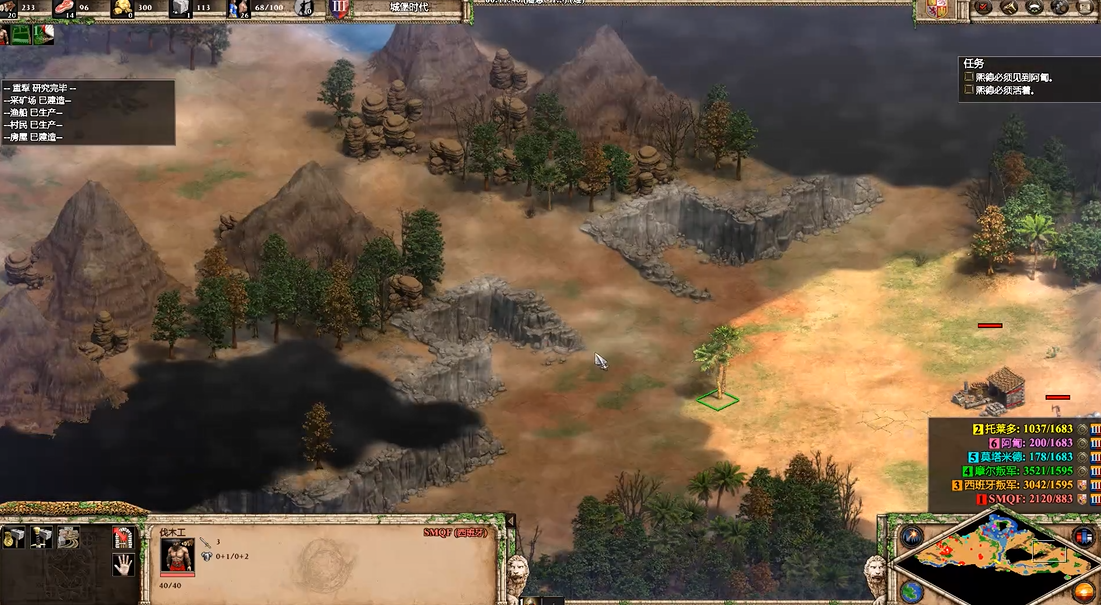Click the green idle villager icon
The image size is (1101, 606).
tap(18, 35)
